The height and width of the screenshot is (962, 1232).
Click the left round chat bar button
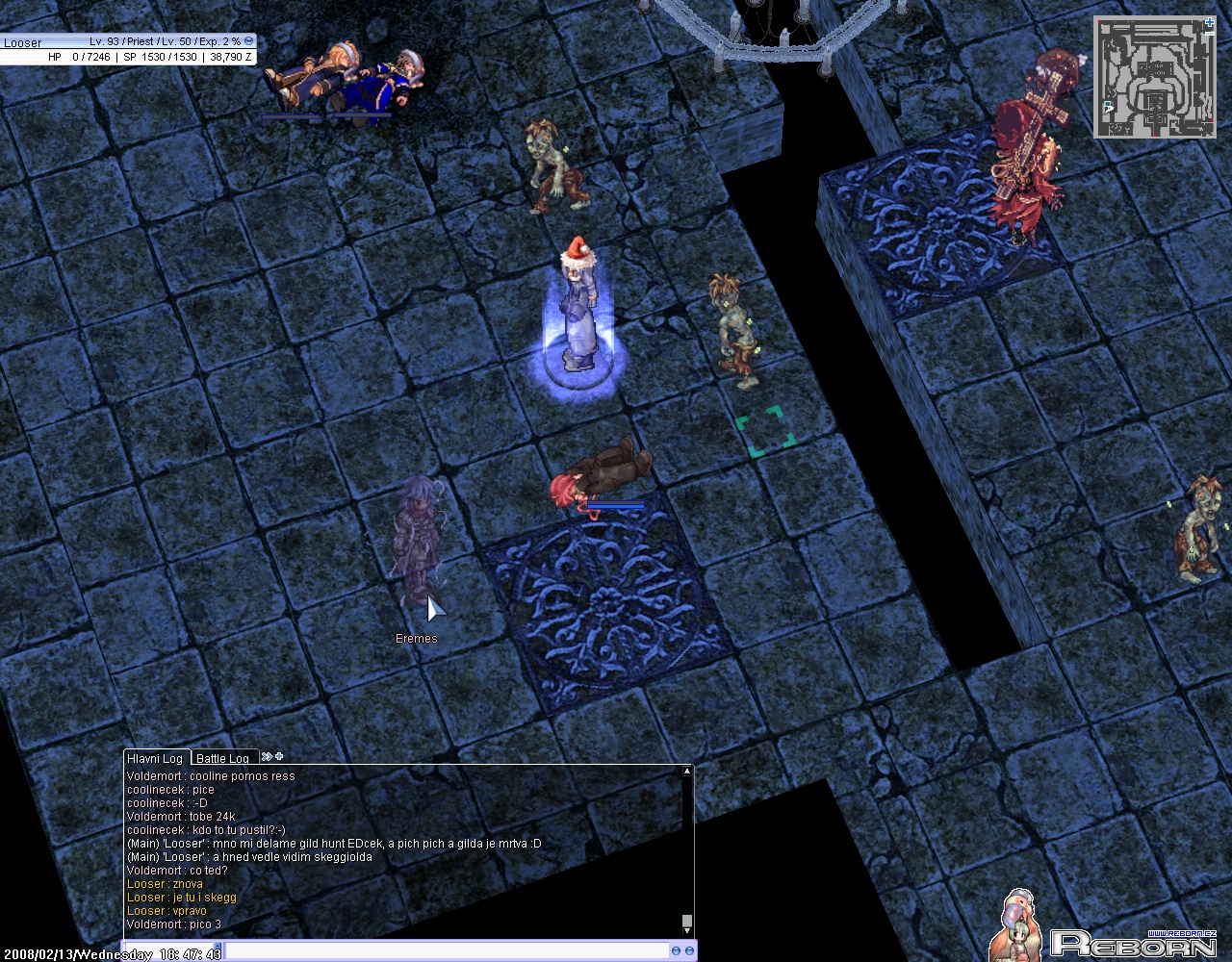(x=676, y=951)
